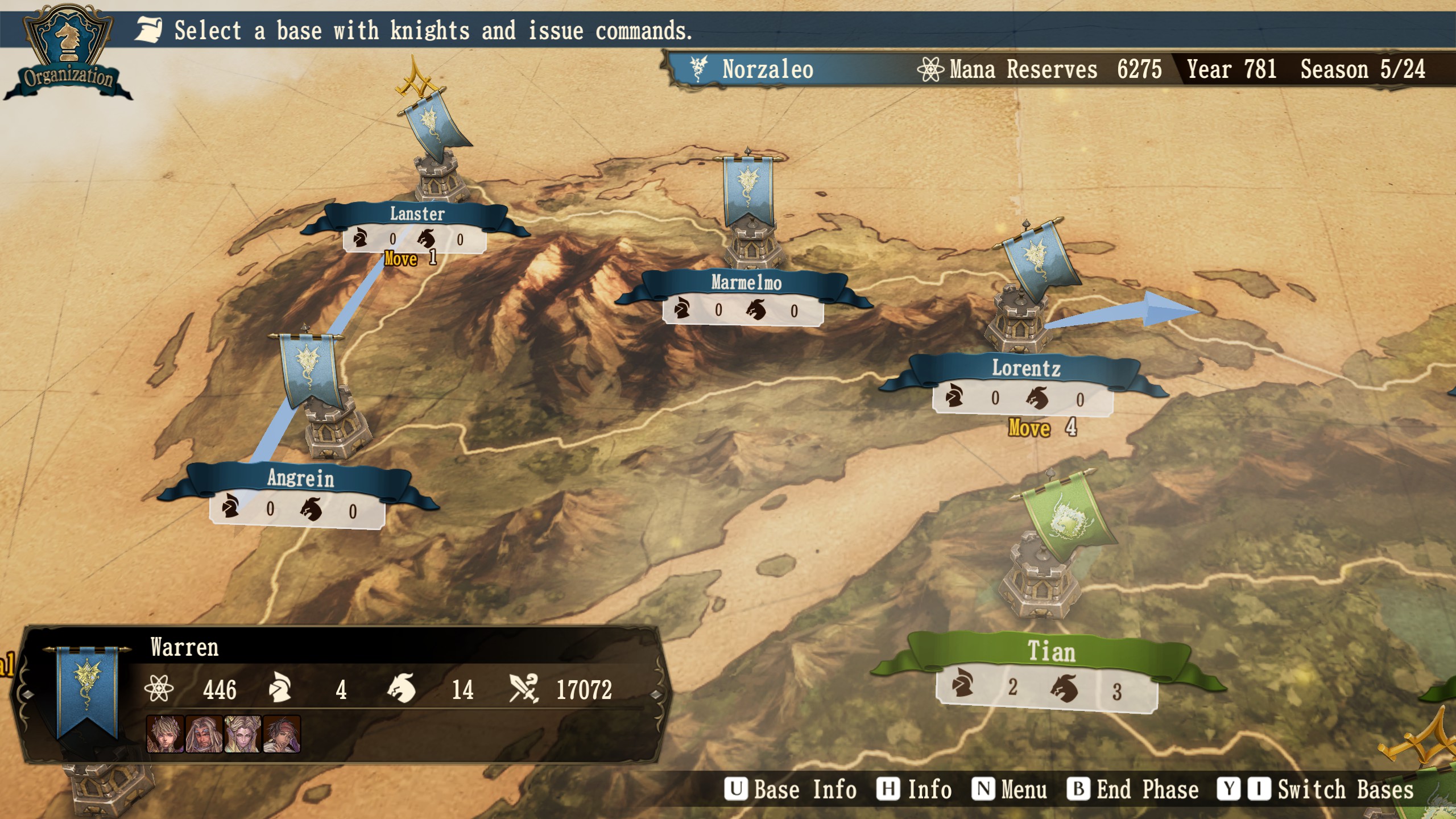
Task: Select the Lanster base
Action: tap(417, 214)
